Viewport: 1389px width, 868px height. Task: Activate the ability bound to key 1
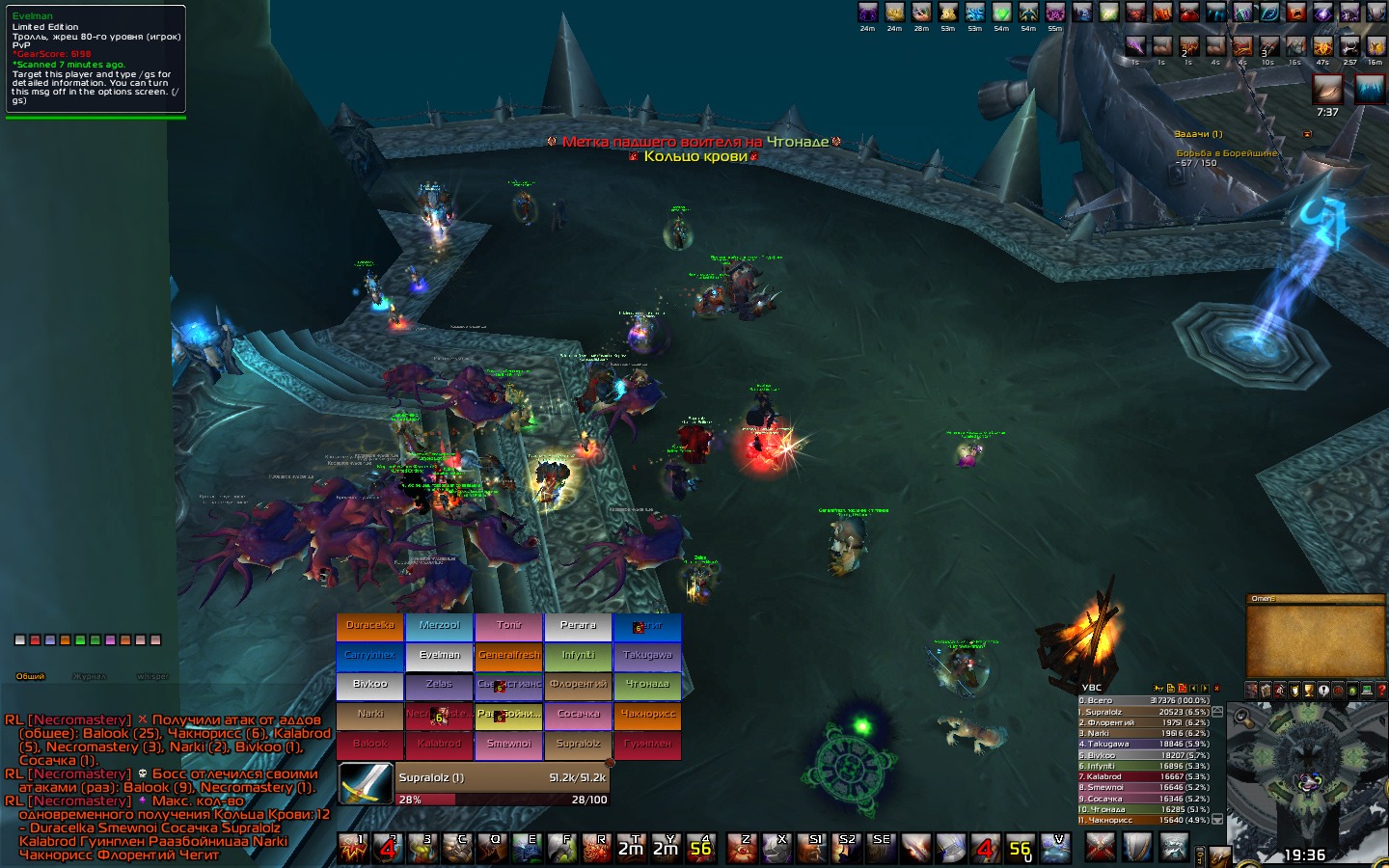353,848
